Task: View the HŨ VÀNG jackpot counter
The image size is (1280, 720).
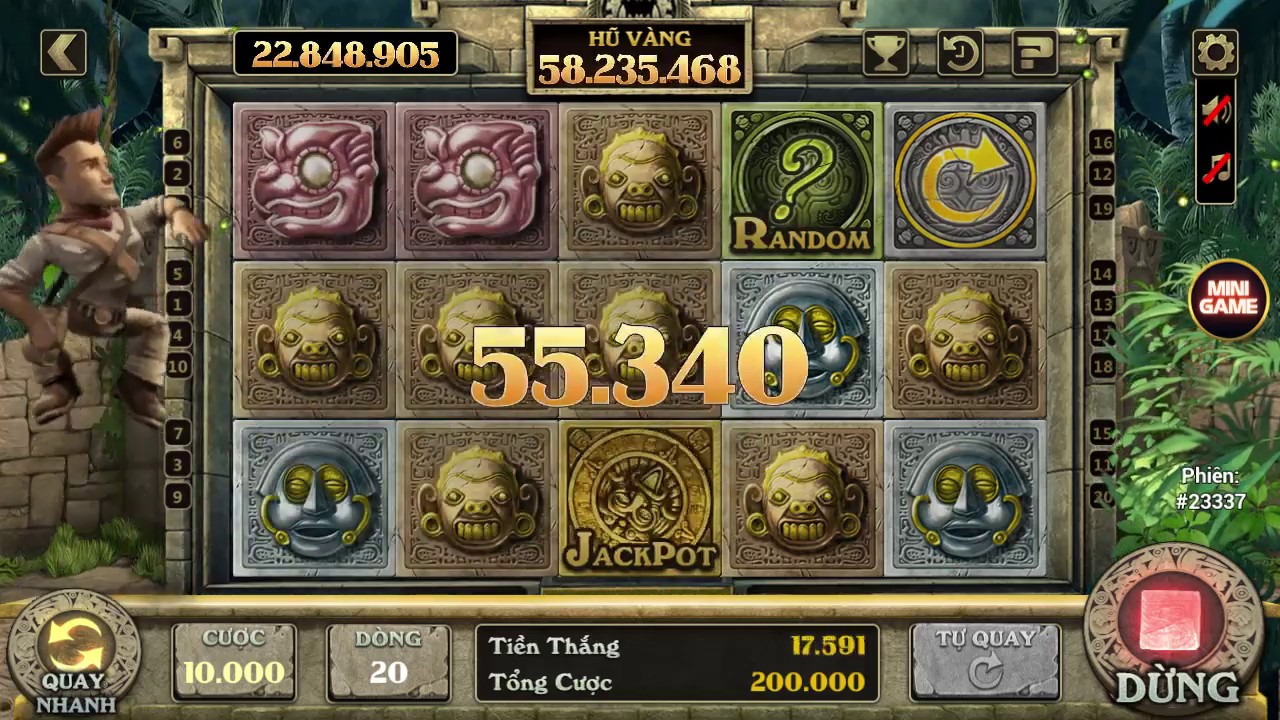Action: (638, 55)
